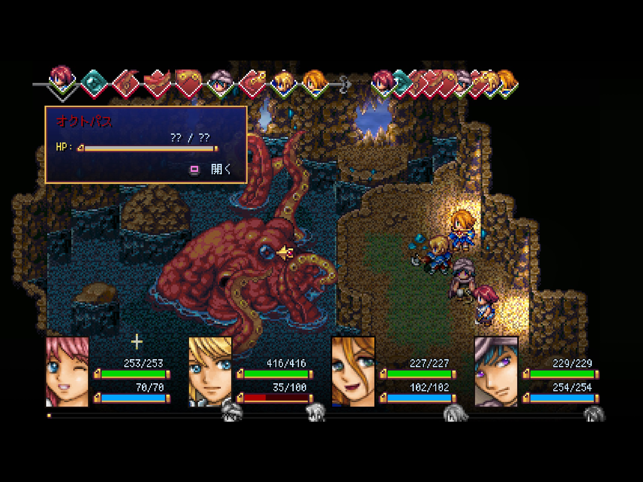Screen dimensions: 643x482
Task: Pick the orange-haired woman's party portrait
Action: point(353,371)
